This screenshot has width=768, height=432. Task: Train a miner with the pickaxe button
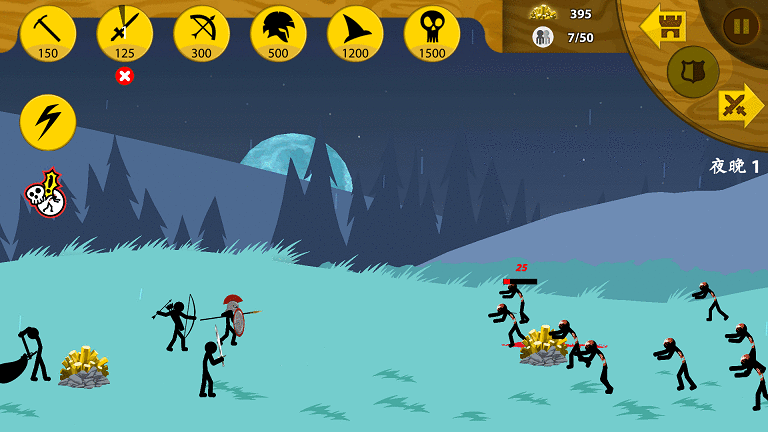pos(48,32)
